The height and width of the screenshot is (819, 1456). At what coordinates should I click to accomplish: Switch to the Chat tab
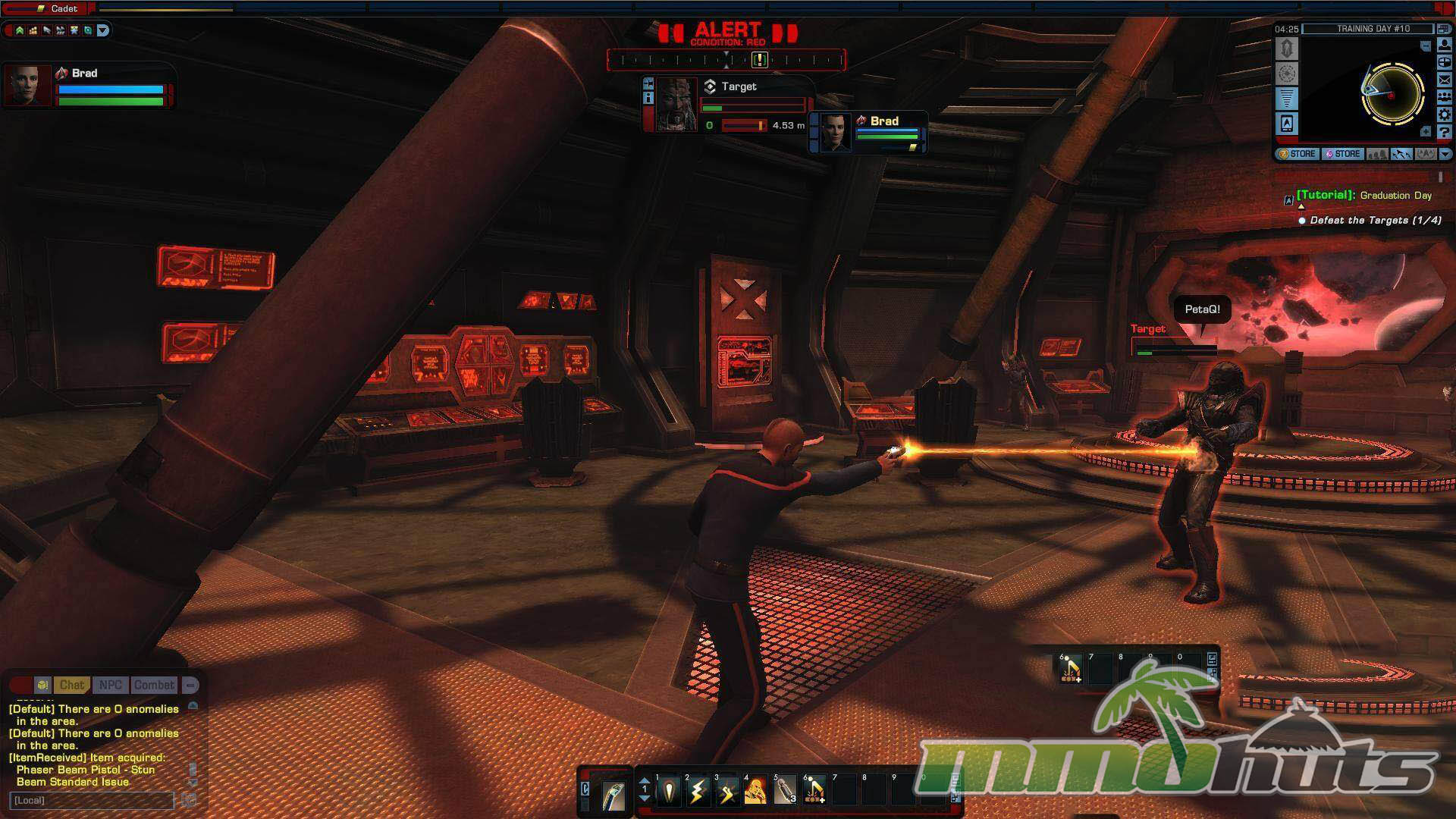pyautogui.click(x=71, y=685)
